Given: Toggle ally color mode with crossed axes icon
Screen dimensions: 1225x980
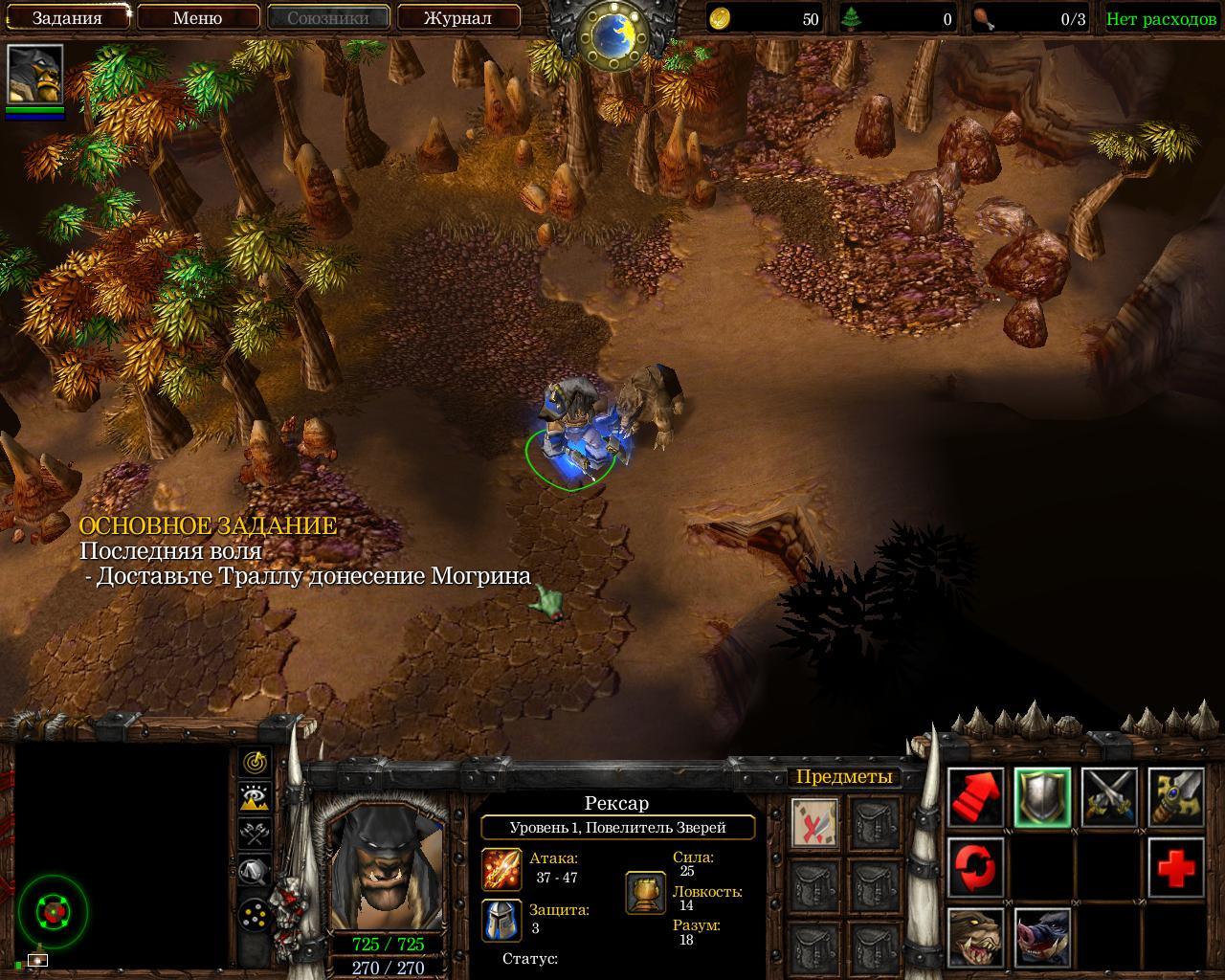Looking at the screenshot, I should coord(255,834).
